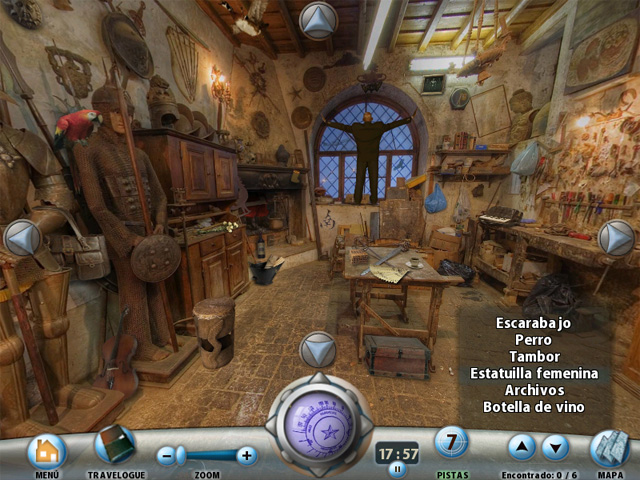Screen dimensions: 640x480
Task: Zoom out with the minus button
Action: [167, 456]
